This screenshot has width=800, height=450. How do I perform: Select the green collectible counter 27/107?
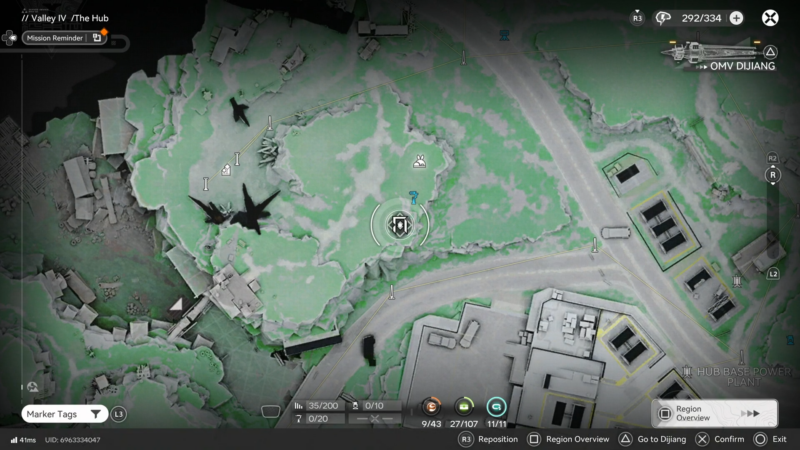[464, 408]
